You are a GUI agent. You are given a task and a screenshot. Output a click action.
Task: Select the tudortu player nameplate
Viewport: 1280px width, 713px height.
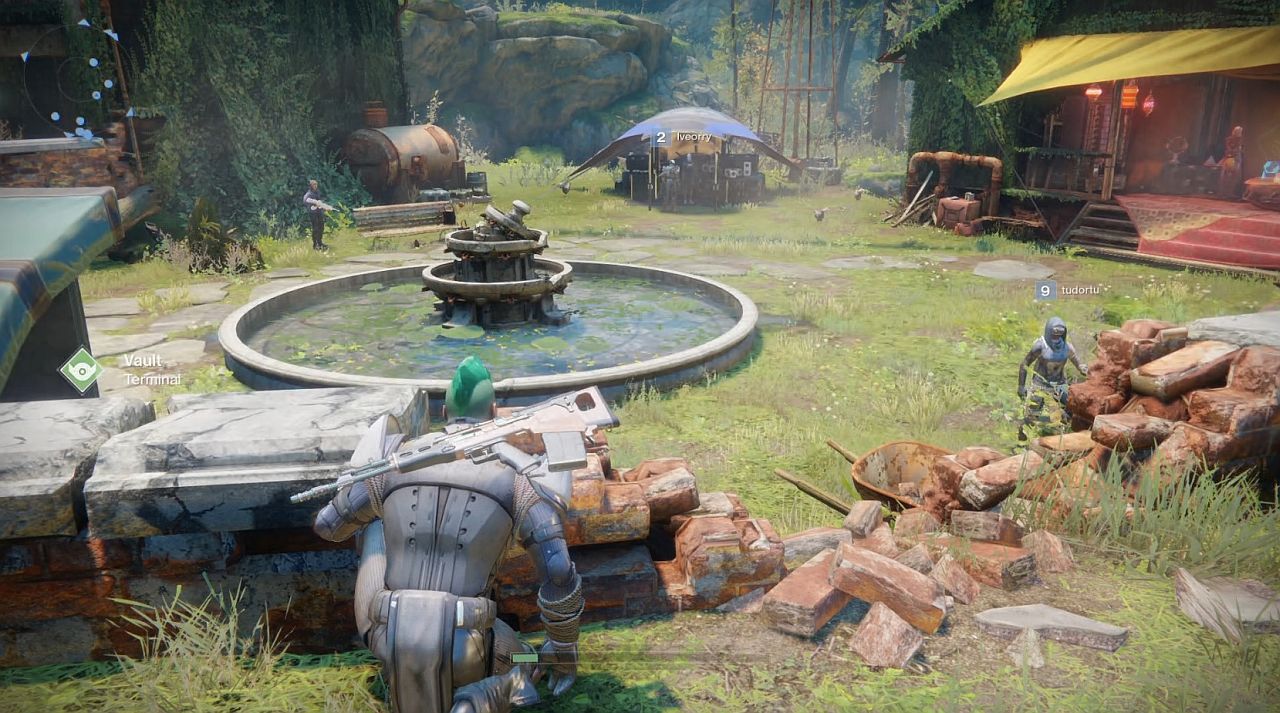click(x=1060, y=291)
